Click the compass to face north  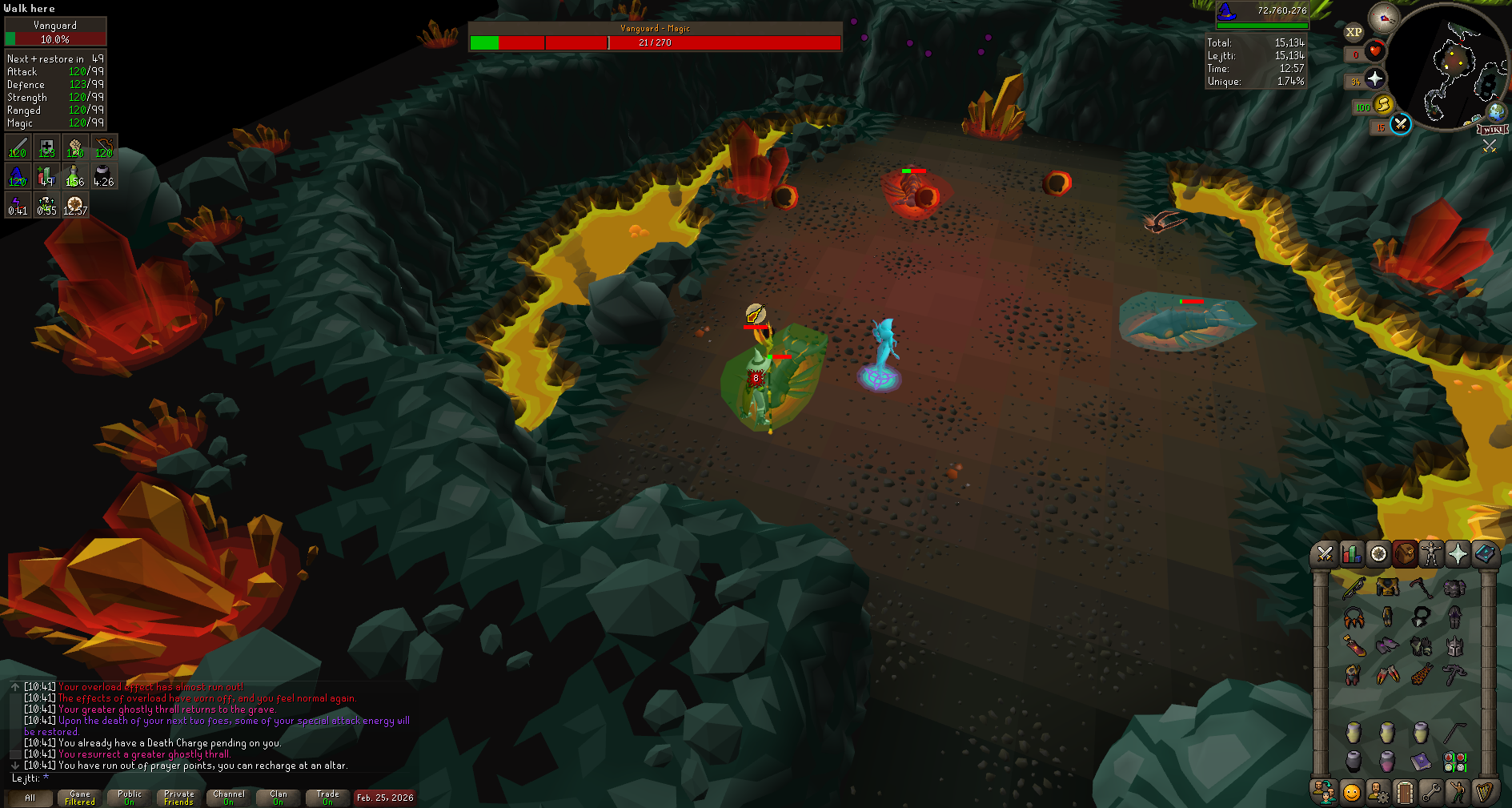coord(1383,18)
